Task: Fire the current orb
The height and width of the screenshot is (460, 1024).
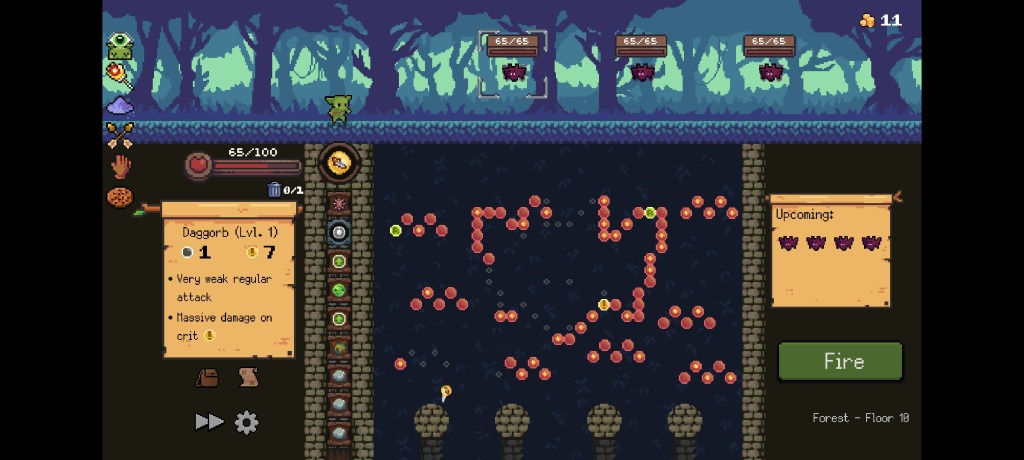Action: (840, 361)
